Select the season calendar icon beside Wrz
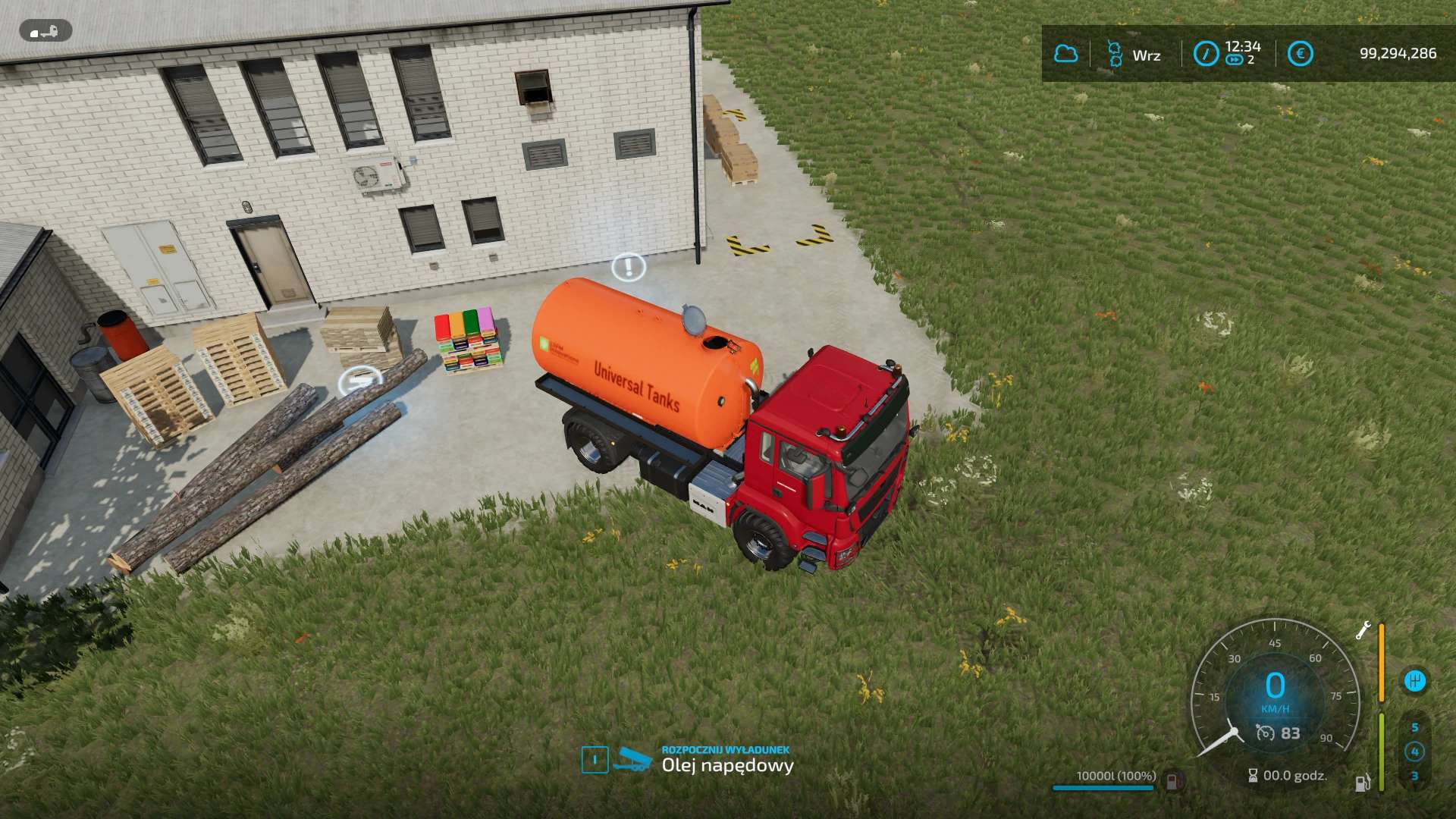 coord(1114,54)
